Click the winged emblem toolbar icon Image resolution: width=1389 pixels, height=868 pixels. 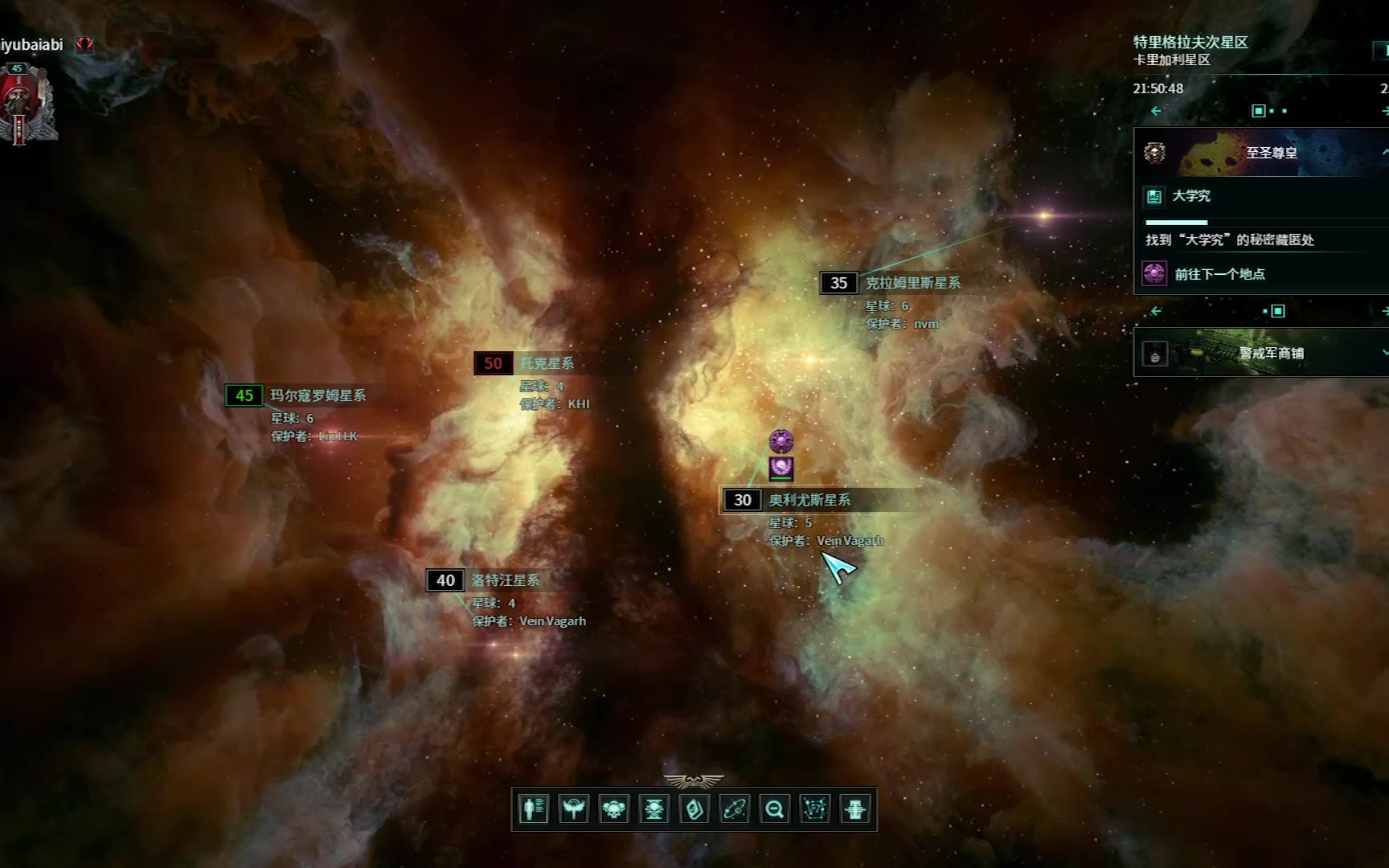point(573,809)
